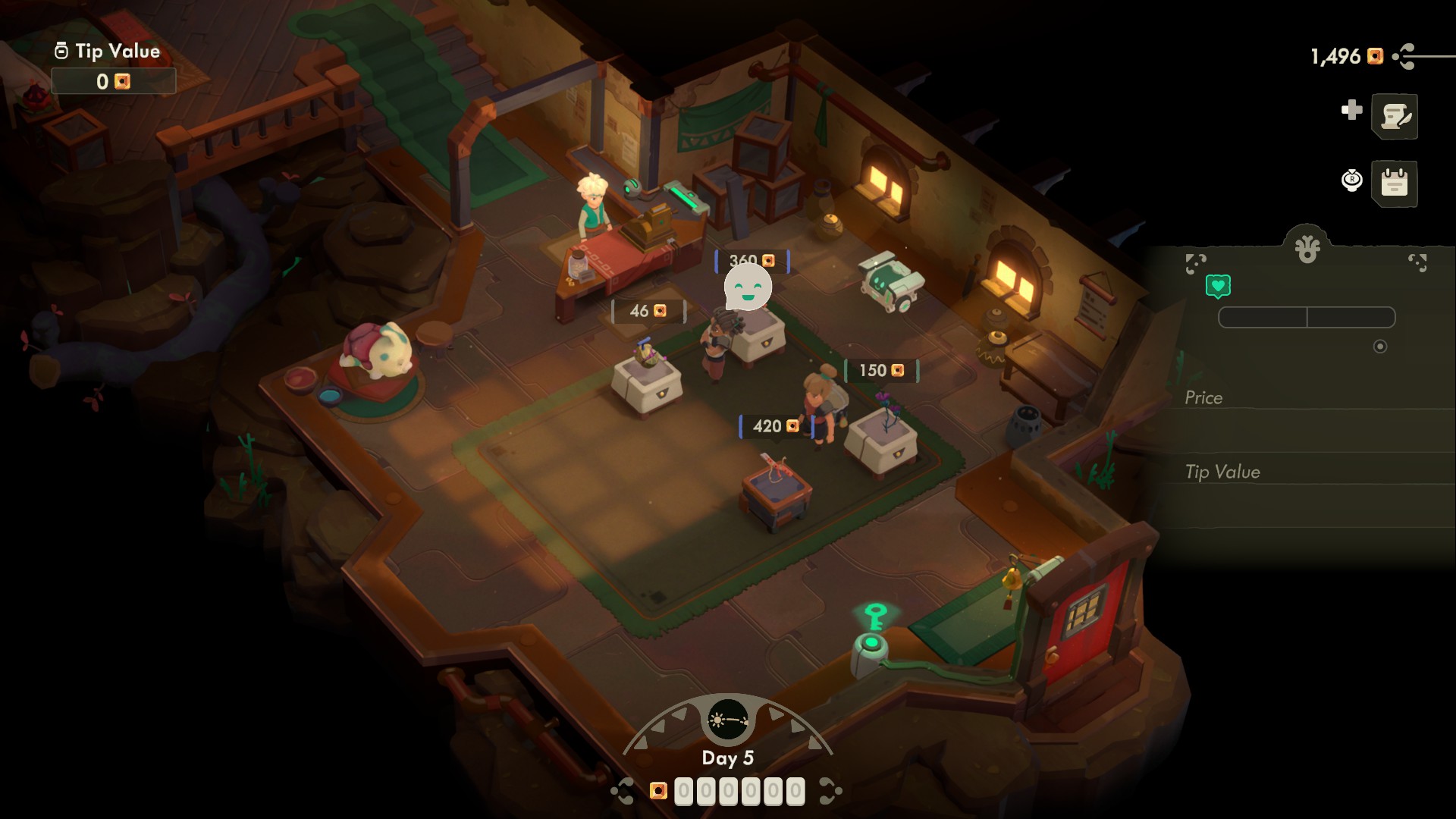Select the 46 gold price tag

[x=648, y=311]
